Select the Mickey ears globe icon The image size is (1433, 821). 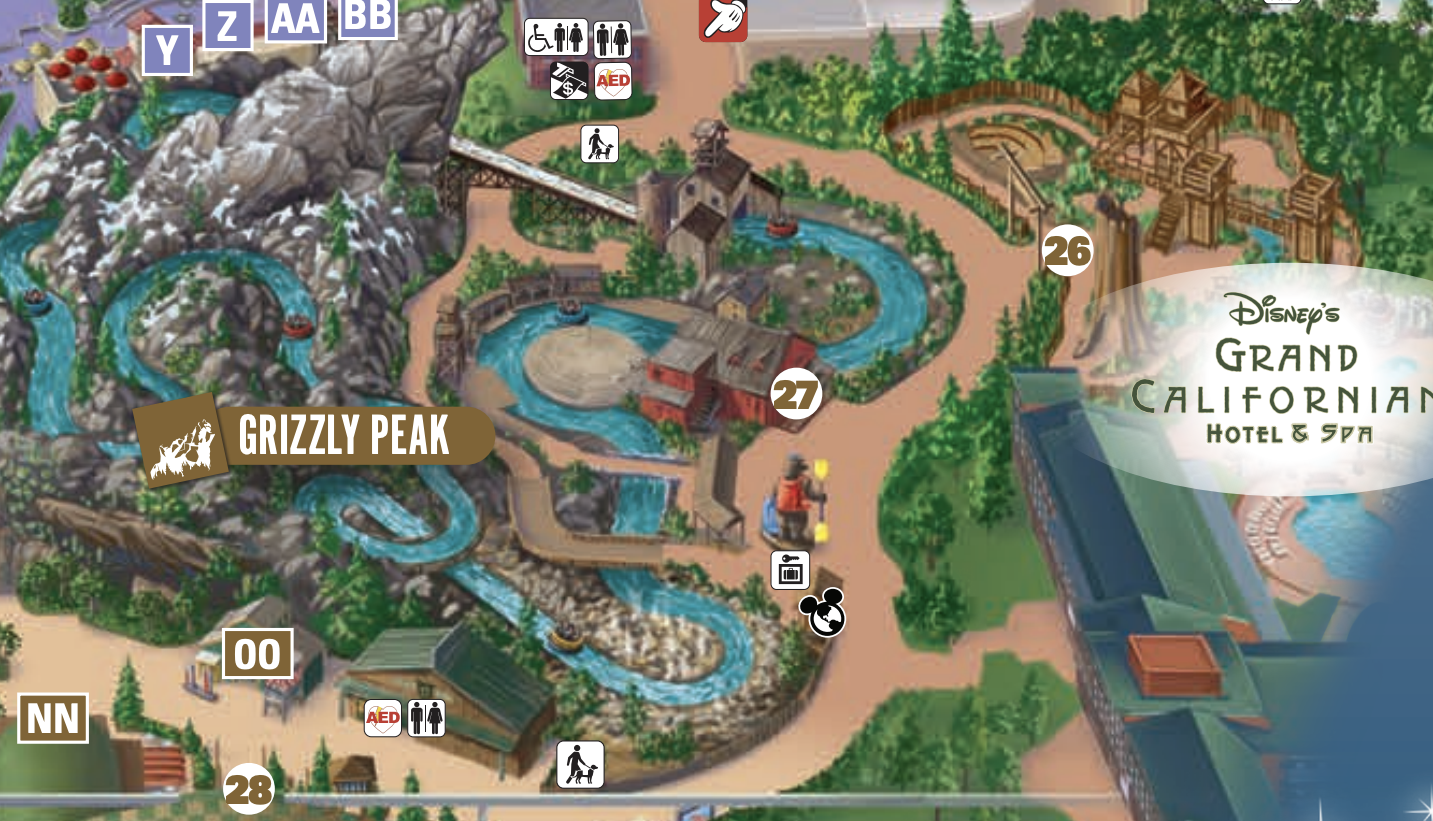tap(824, 613)
